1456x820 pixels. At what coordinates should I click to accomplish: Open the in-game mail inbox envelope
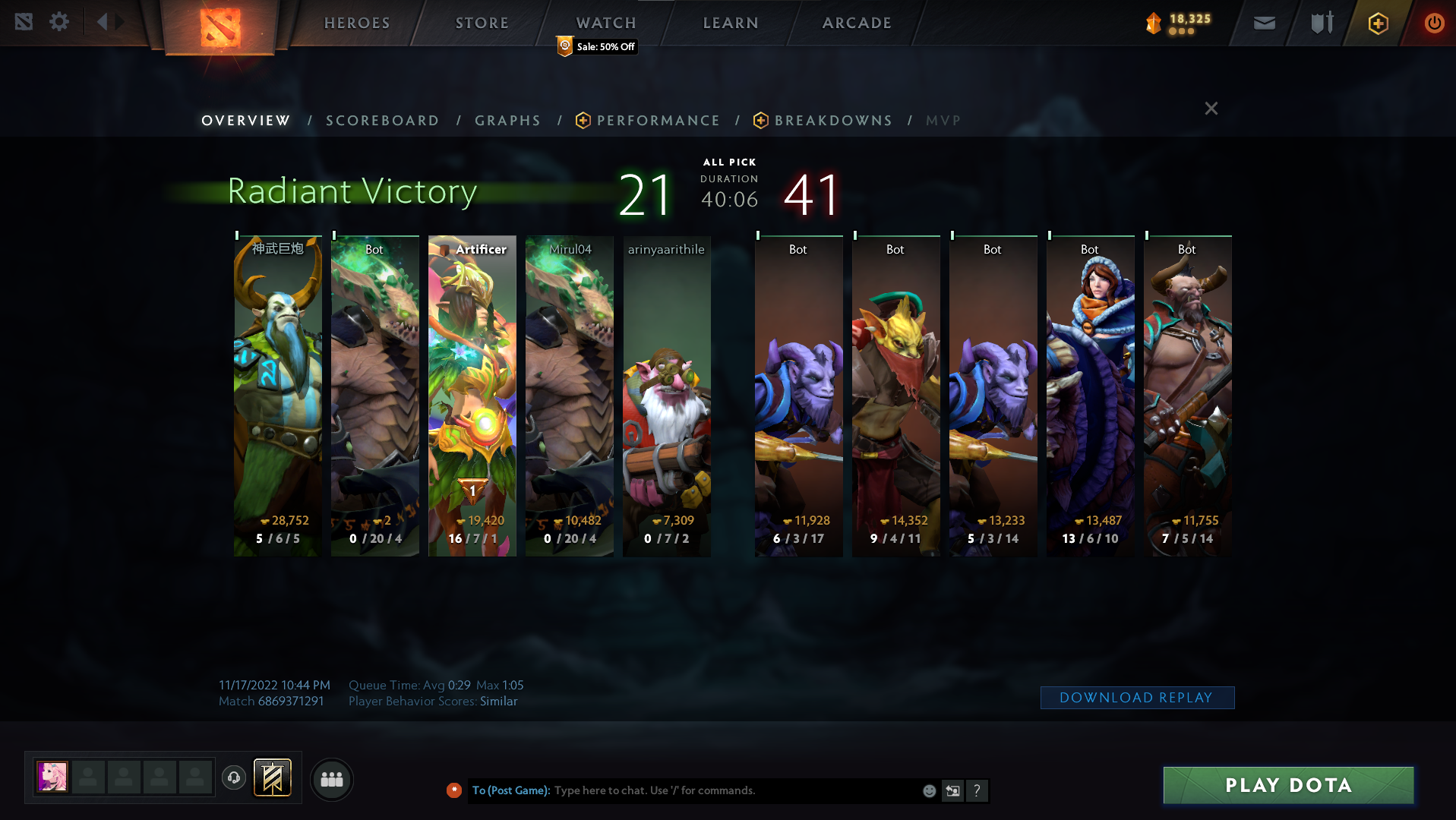click(1263, 23)
